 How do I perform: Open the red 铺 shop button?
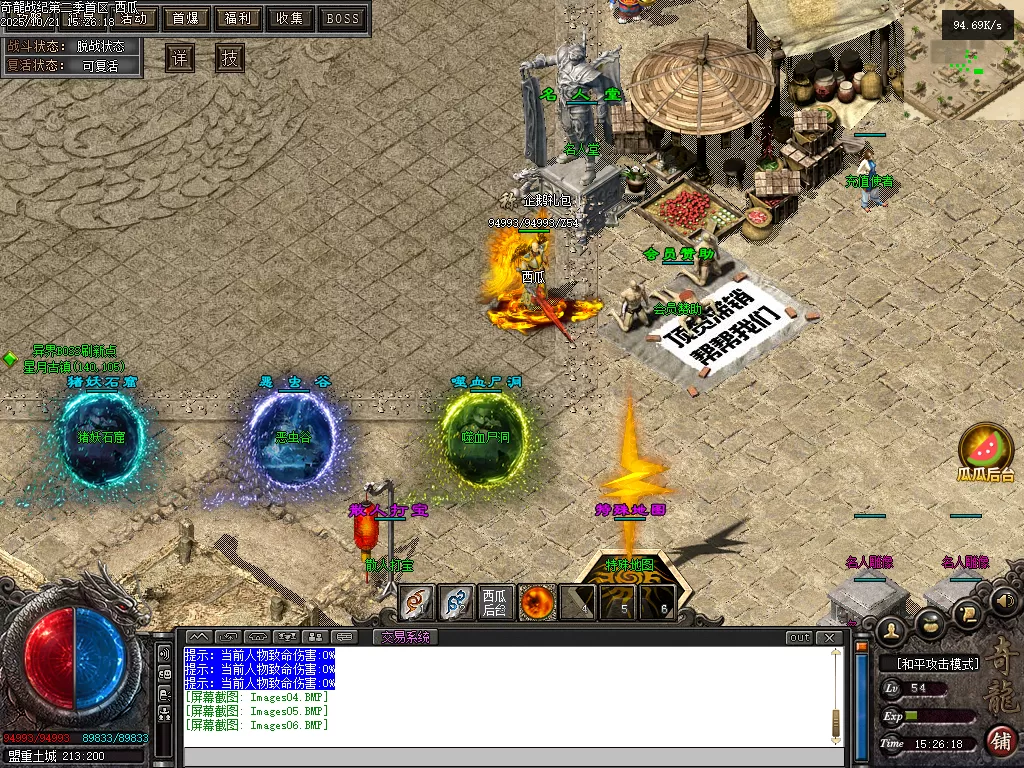click(x=1001, y=741)
